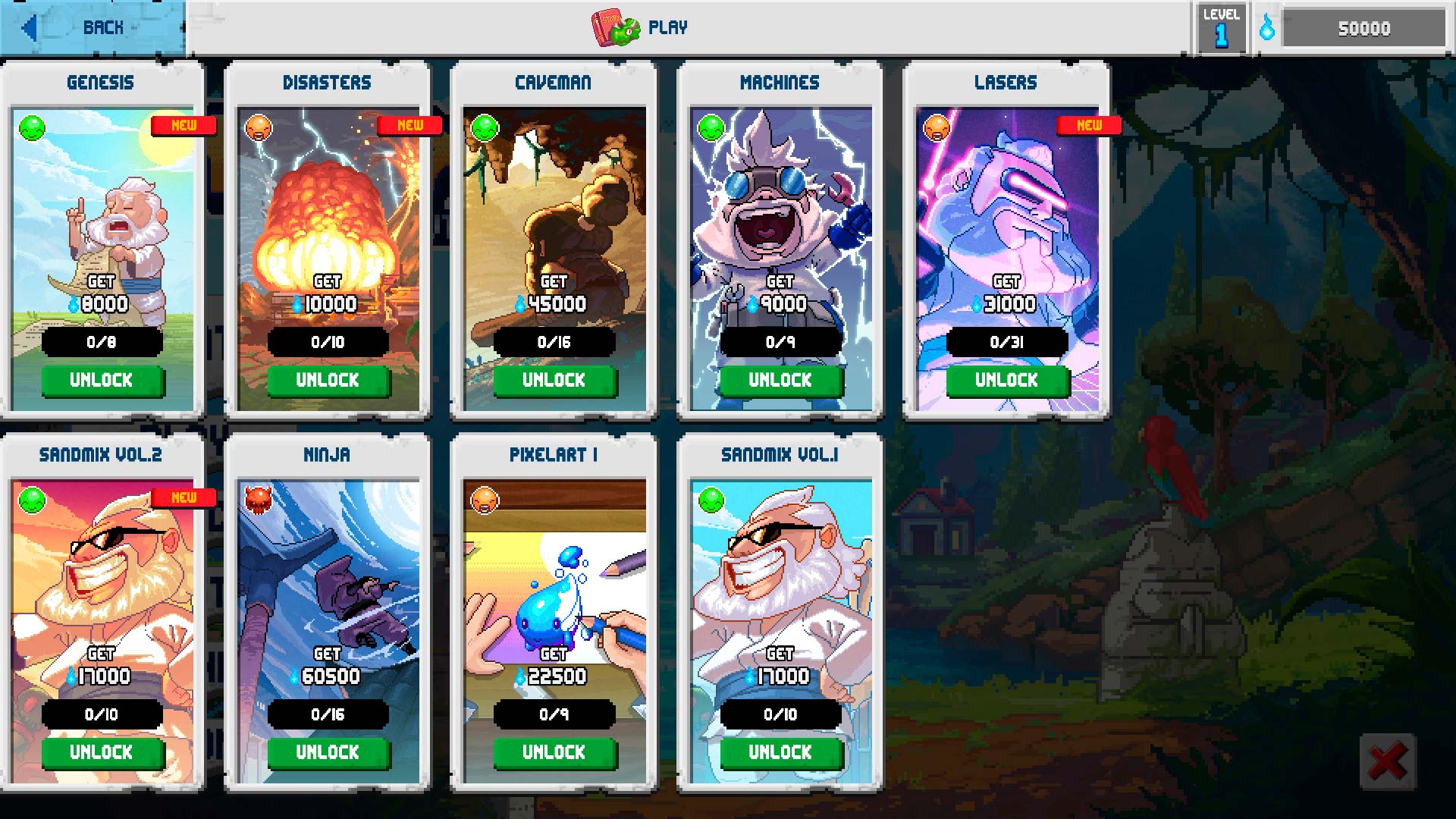Pick the Pixelart I drawing card
1456x819 pixels.
[554, 576]
